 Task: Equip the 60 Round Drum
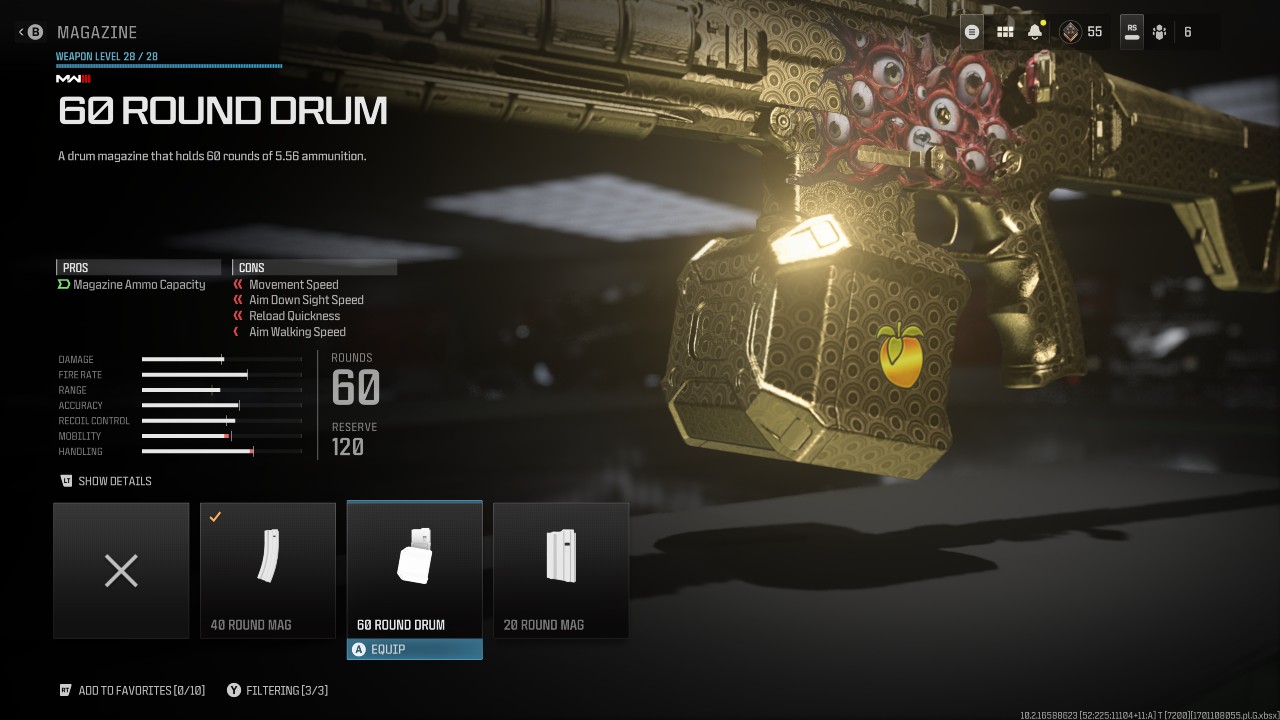coord(414,649)
